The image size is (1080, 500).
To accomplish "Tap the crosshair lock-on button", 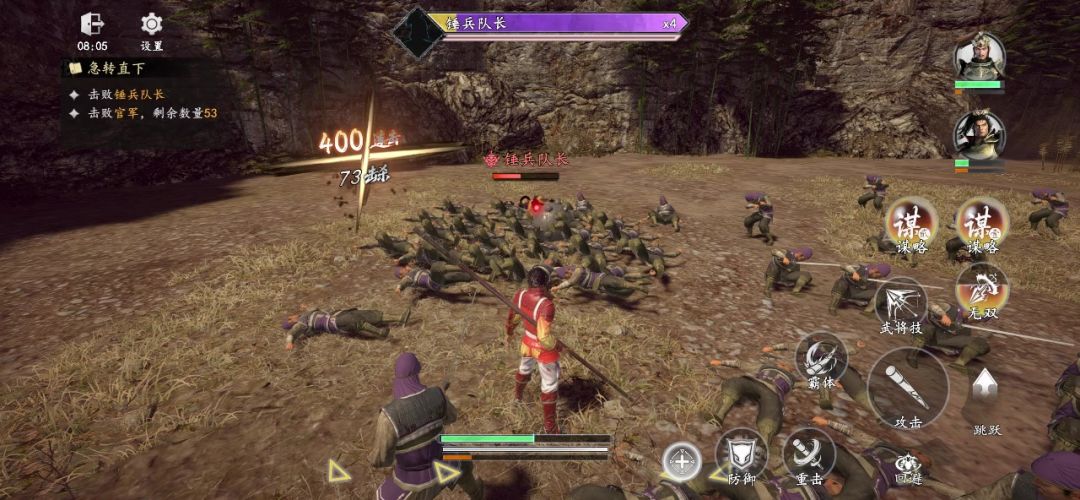I will pyautogui.click(x=681, y=461).
